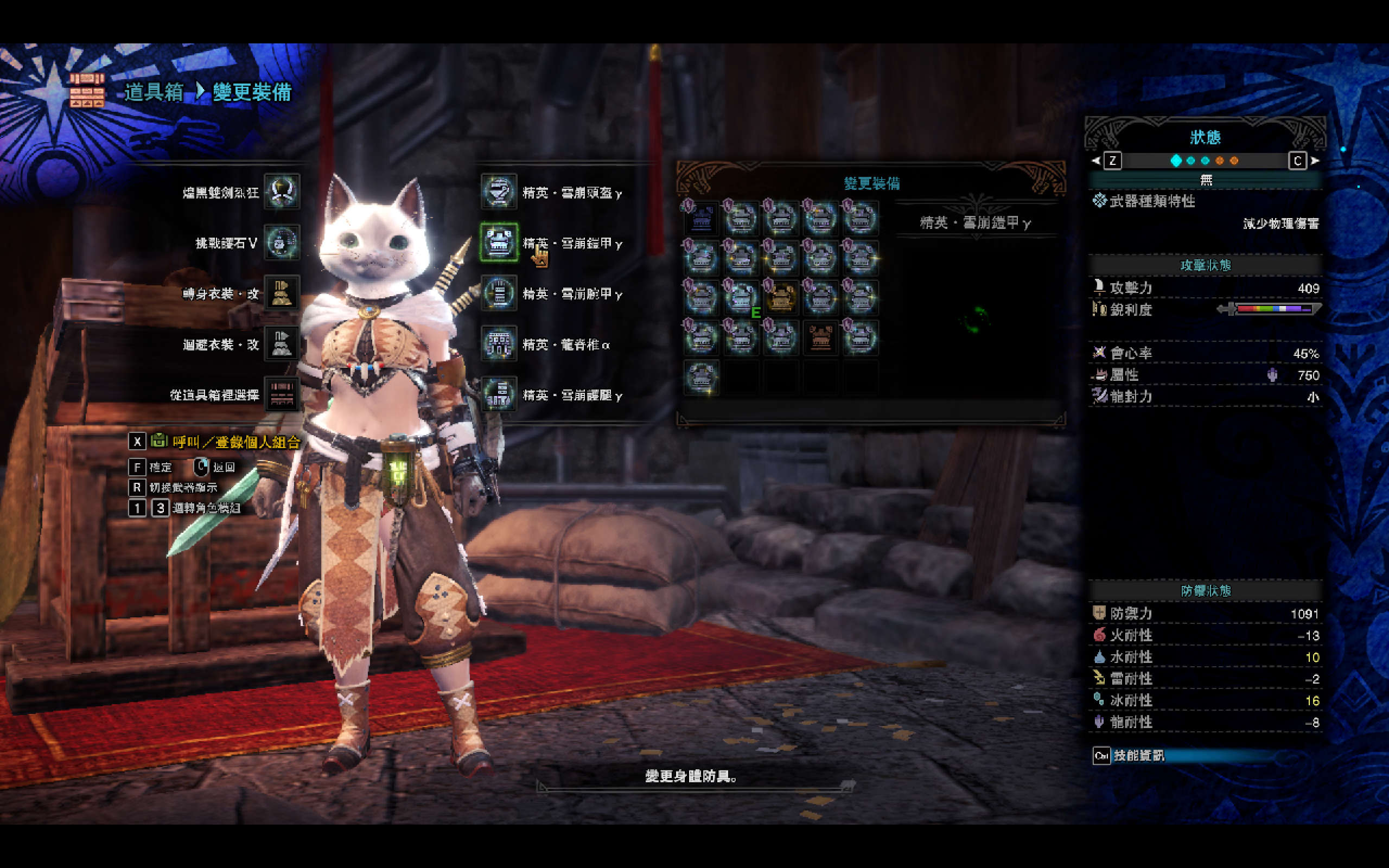Screen dimensions: 1389x868
Task: Choose the 轉身衣裝·改 mantle slot
Action: [x=281, y=293]
